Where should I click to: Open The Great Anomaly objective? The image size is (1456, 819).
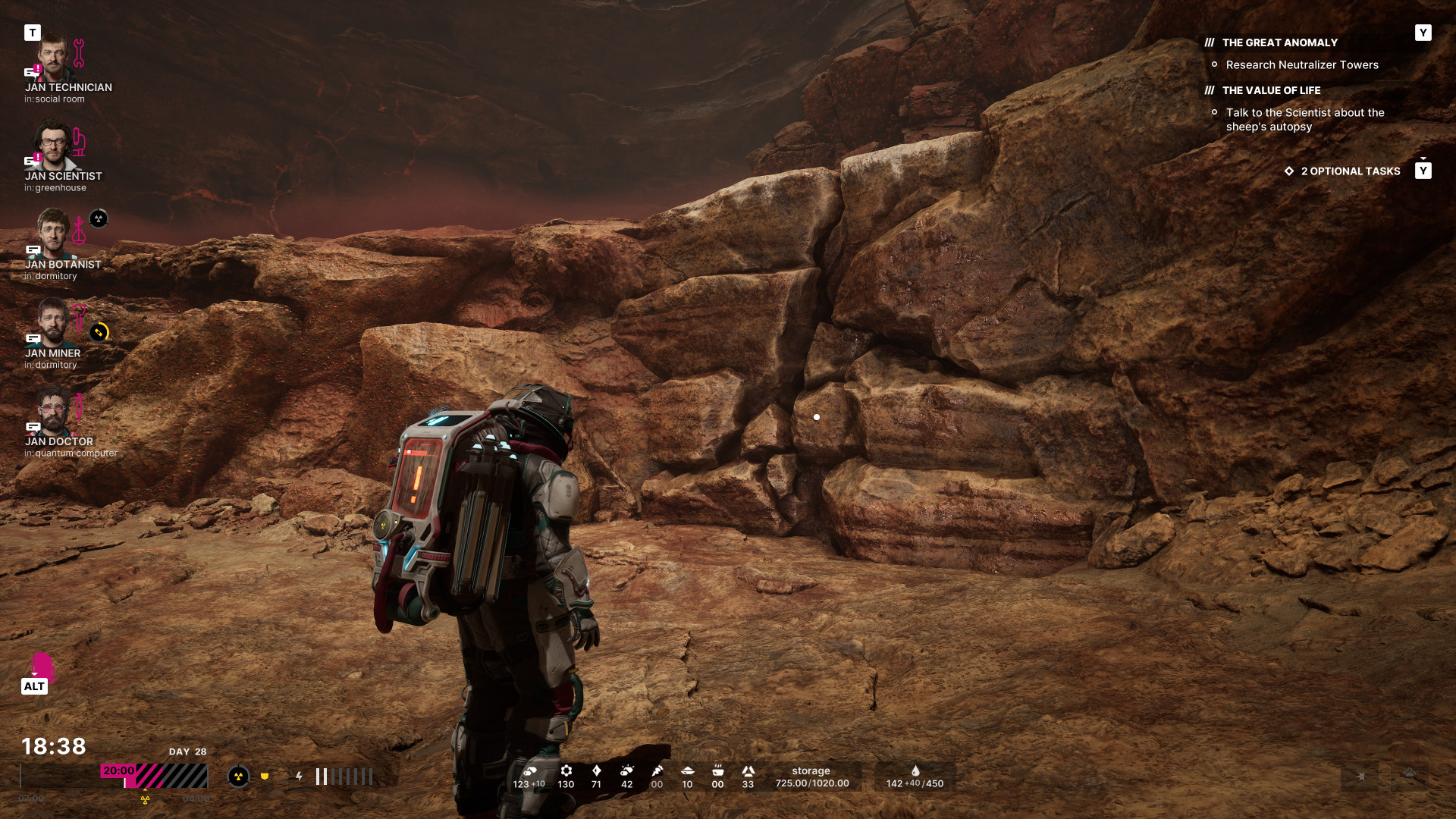[1279, 43]
